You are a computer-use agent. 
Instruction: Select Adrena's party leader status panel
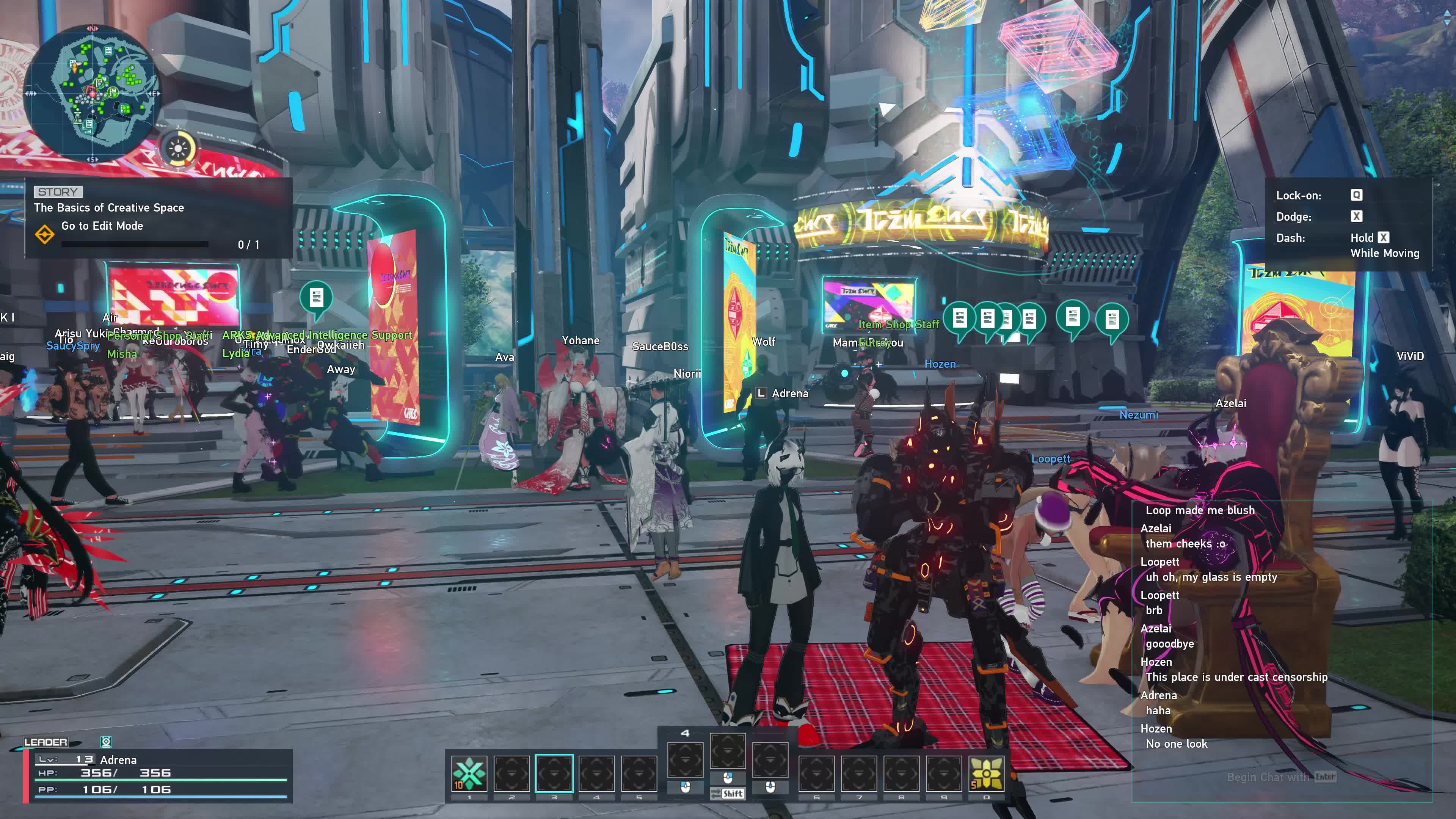coord(158,775)
